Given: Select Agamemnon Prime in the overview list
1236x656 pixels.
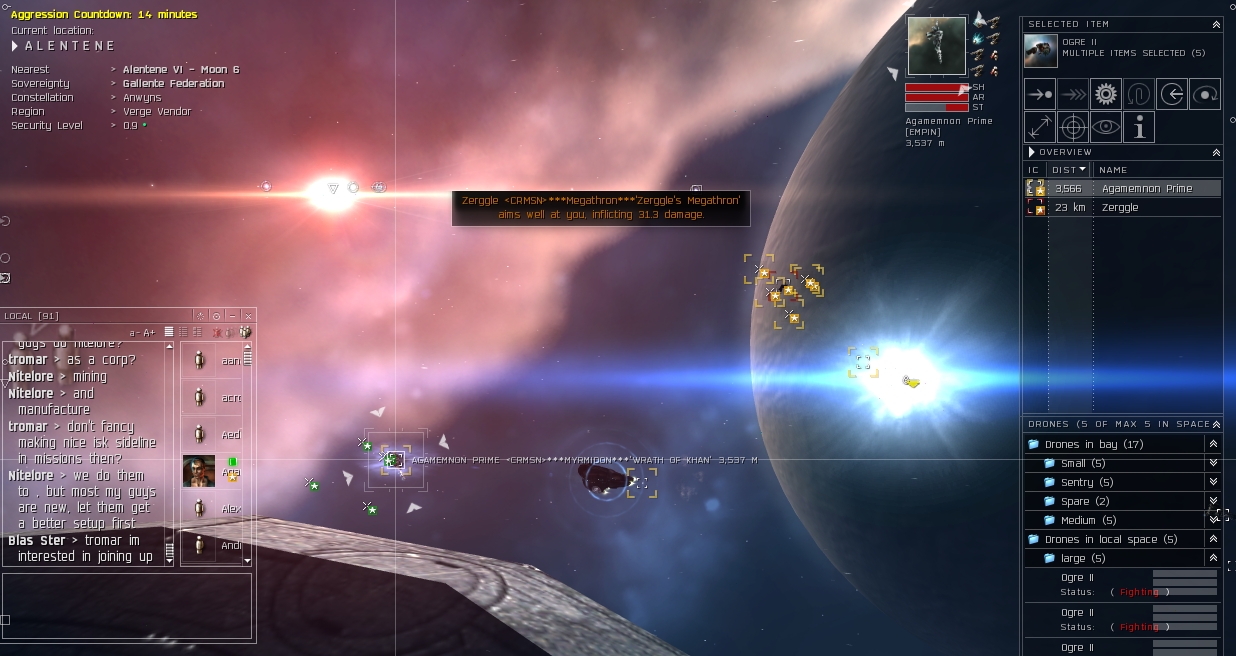Looking at the screenshot, I should pyautogui.click(x=1146, y=188).
